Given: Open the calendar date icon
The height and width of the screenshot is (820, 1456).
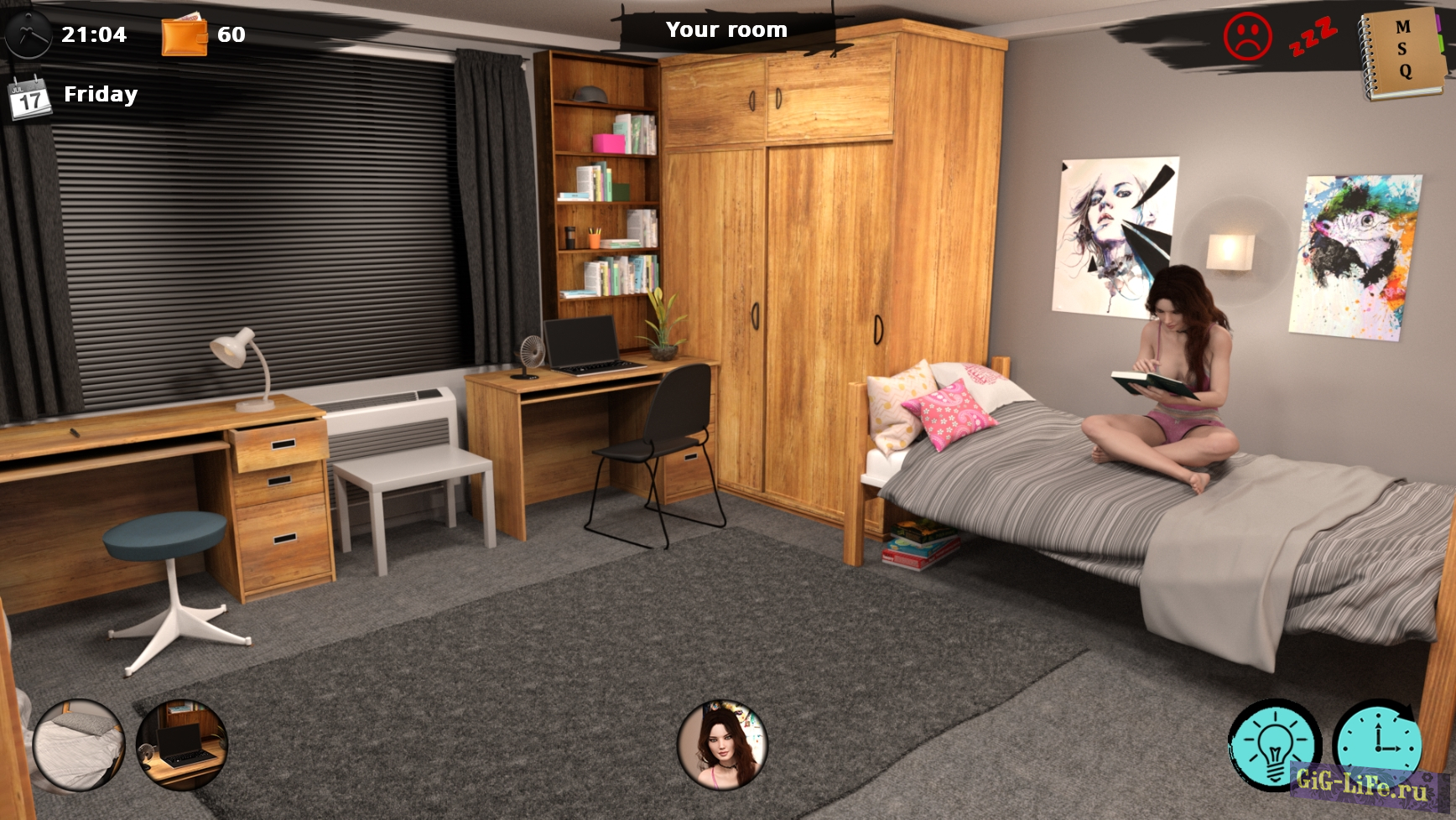Looking at the screenshot, I should tap(29, 97).
